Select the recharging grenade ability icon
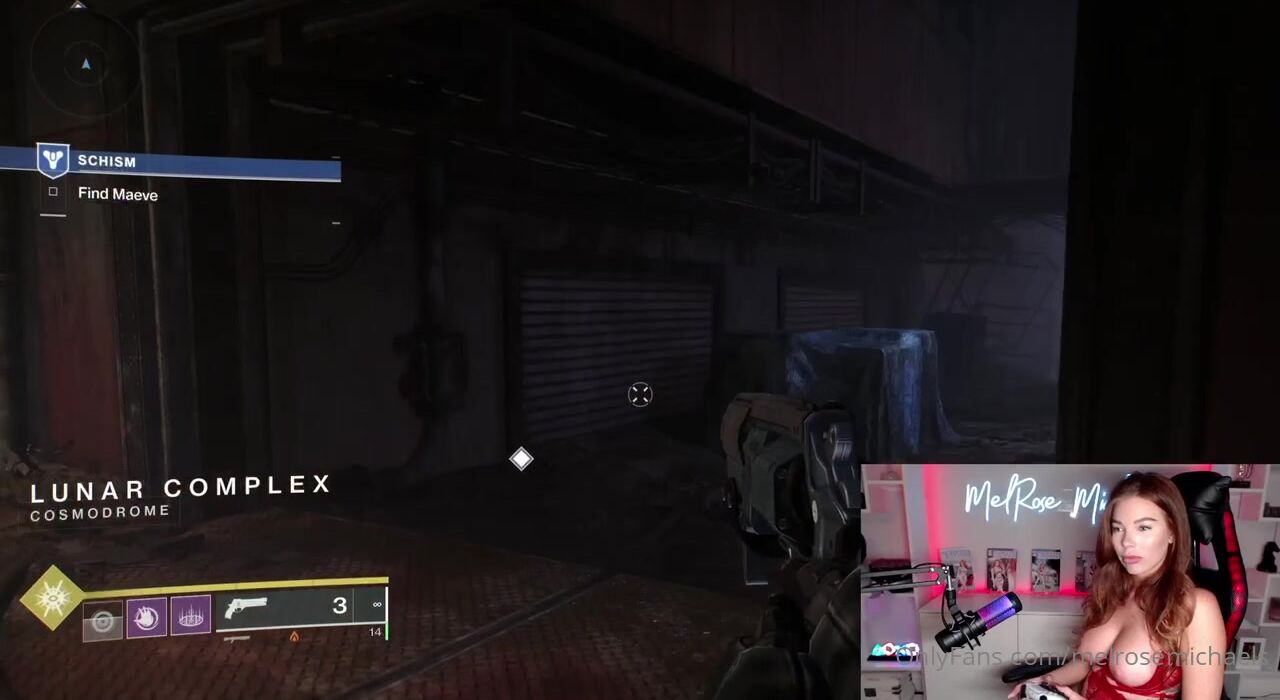 tap(102, 621)
